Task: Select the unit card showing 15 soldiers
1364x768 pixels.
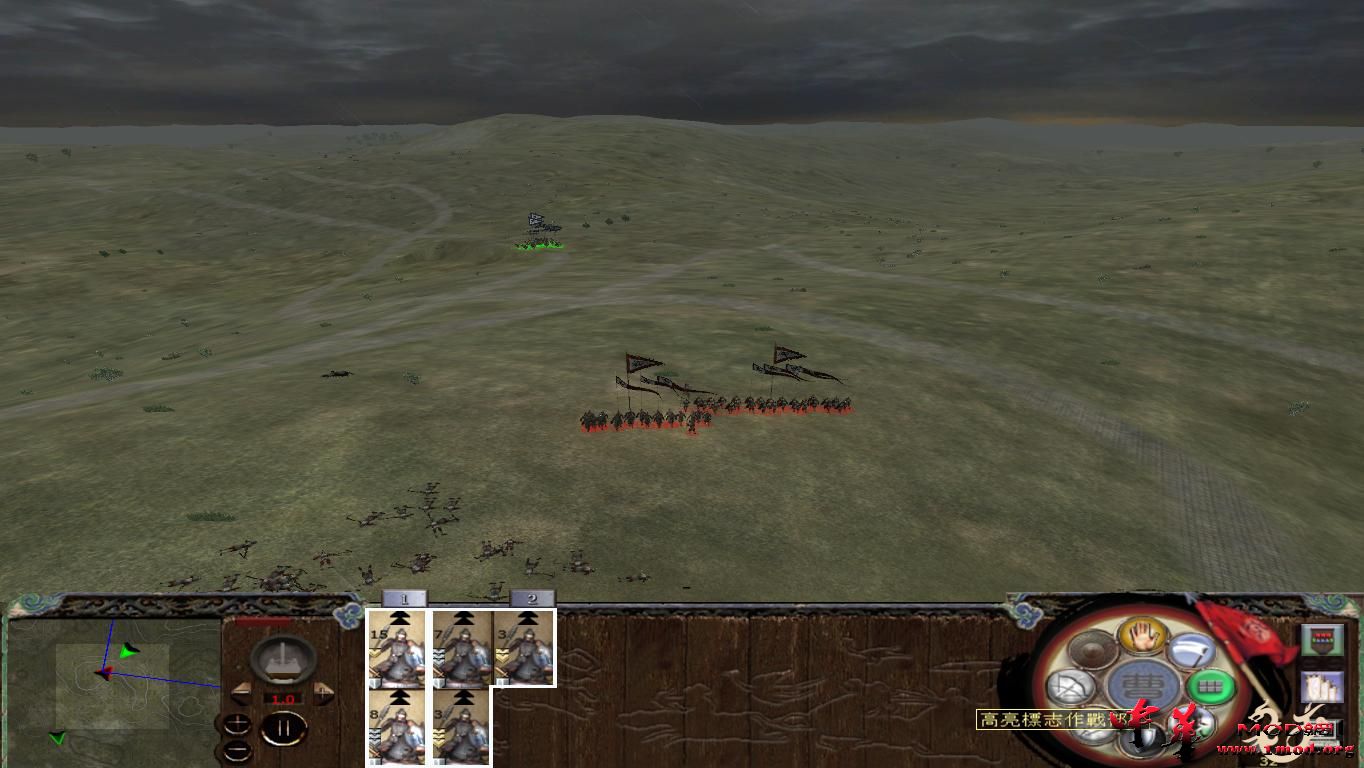Action: [x=397, y=648]
